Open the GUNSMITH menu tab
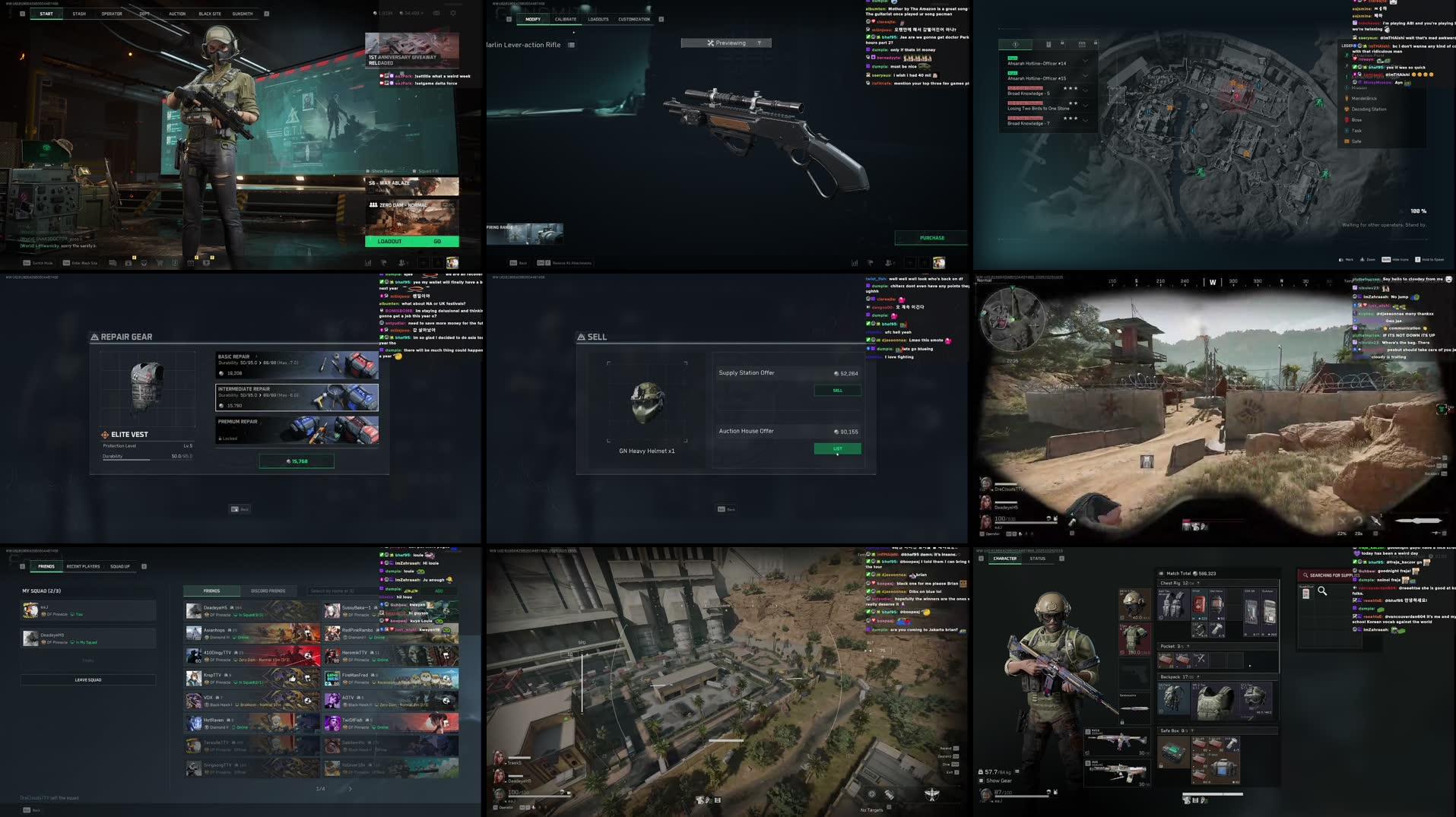Image resolution: width=1456 pixels, height=817 pixels. click(243, 13)
